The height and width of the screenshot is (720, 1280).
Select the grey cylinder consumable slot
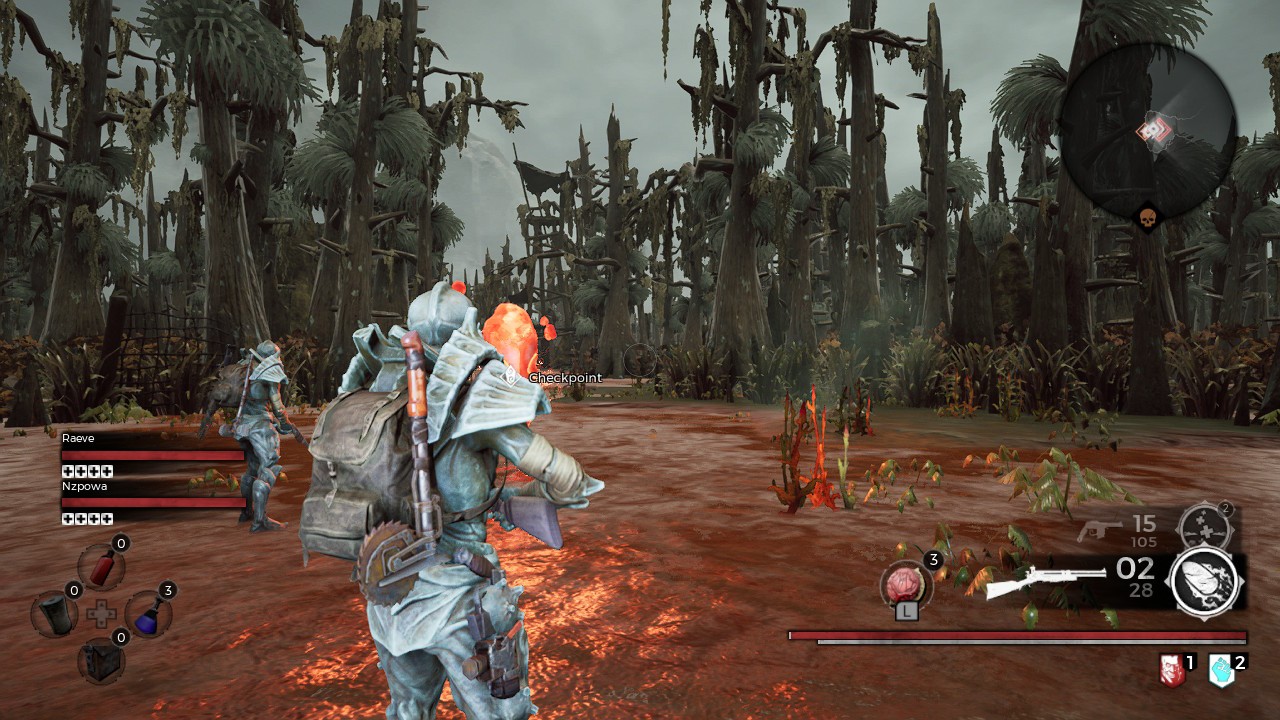tap(54, 614)
